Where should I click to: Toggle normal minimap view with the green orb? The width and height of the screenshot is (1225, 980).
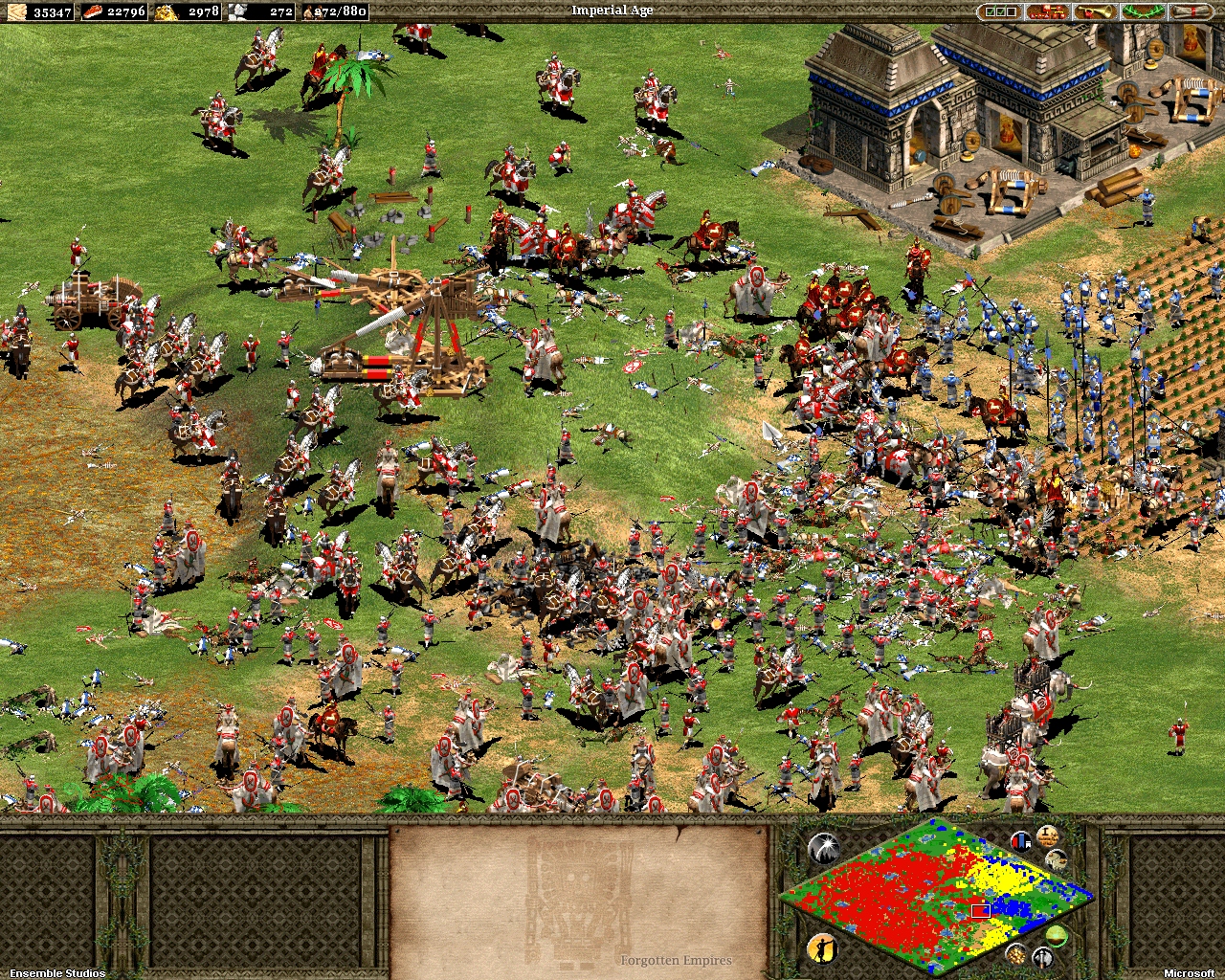coord(1057,934)
